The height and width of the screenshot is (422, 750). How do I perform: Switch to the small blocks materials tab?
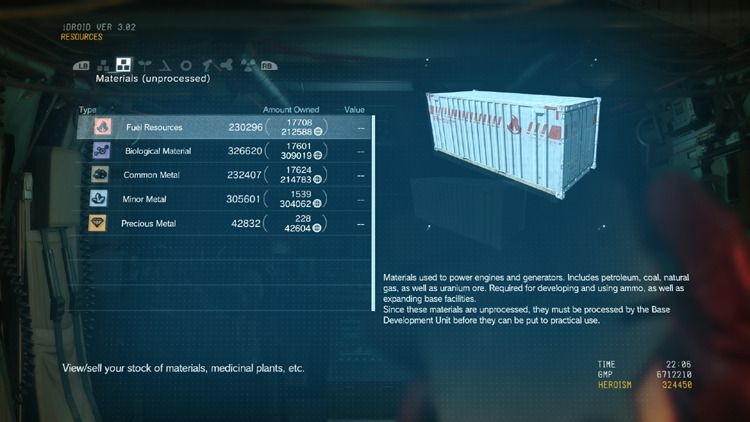click(x=103, y=65)
